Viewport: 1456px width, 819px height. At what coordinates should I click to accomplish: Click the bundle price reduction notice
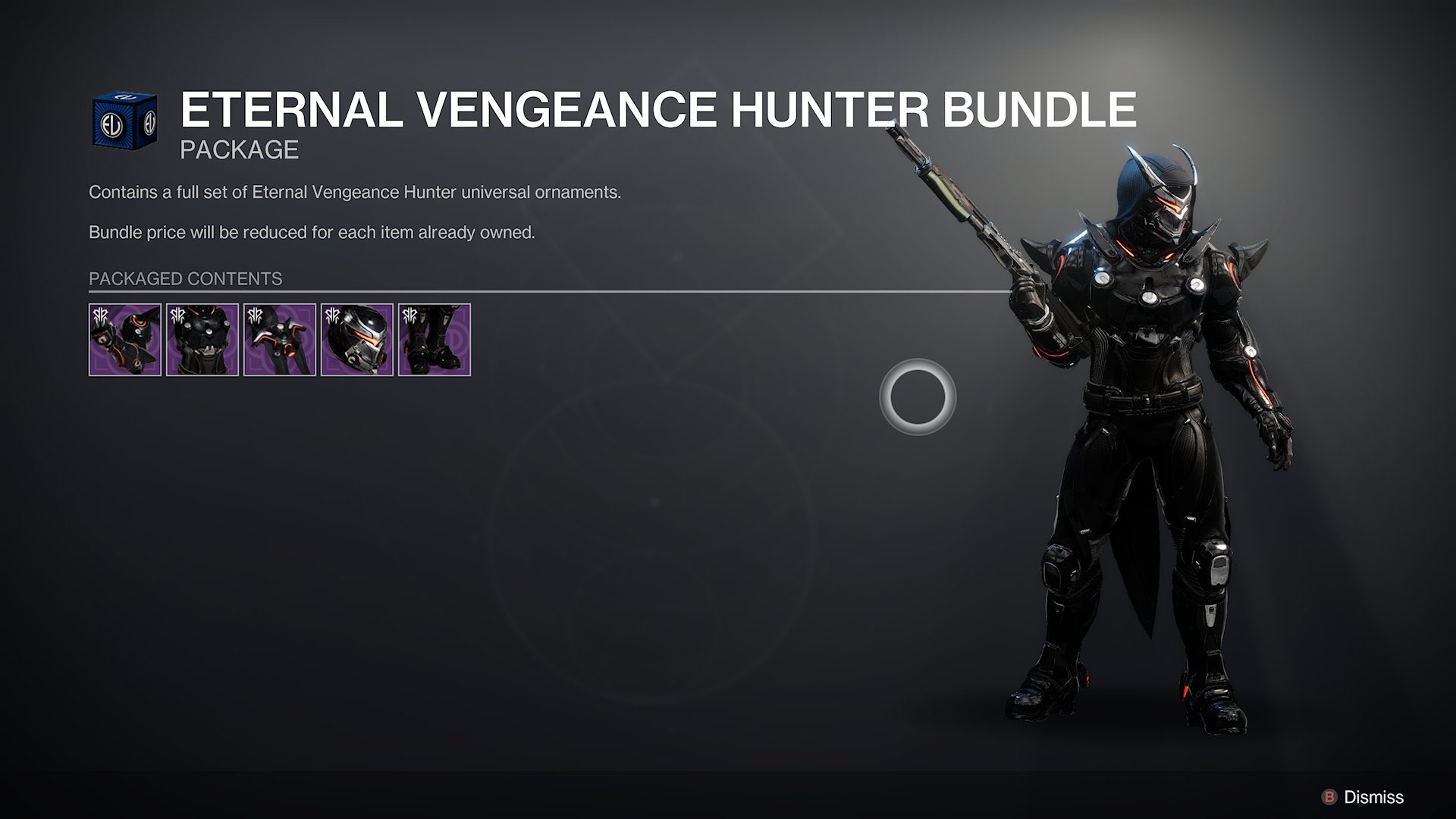click(312, 232)
